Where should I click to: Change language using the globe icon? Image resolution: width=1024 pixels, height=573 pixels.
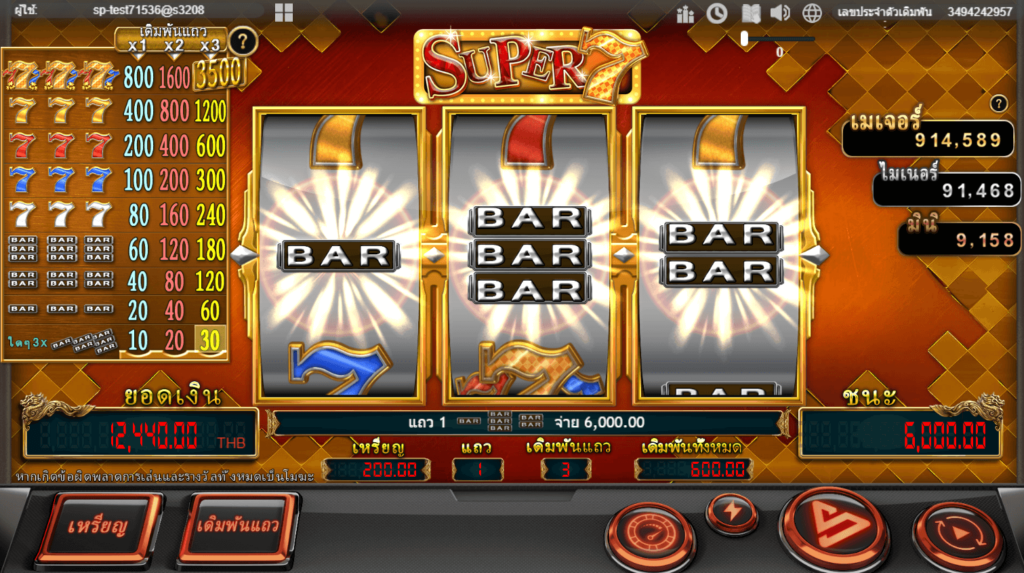click(x=812, y=13)
